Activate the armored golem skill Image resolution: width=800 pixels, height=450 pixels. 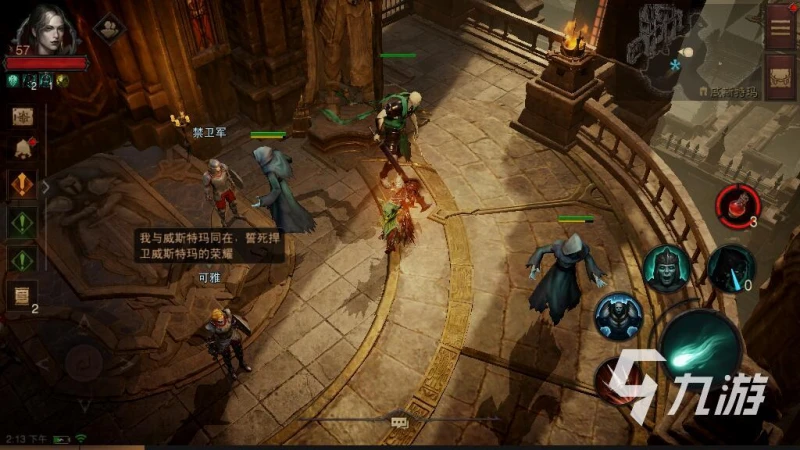[x=617, y=316]
